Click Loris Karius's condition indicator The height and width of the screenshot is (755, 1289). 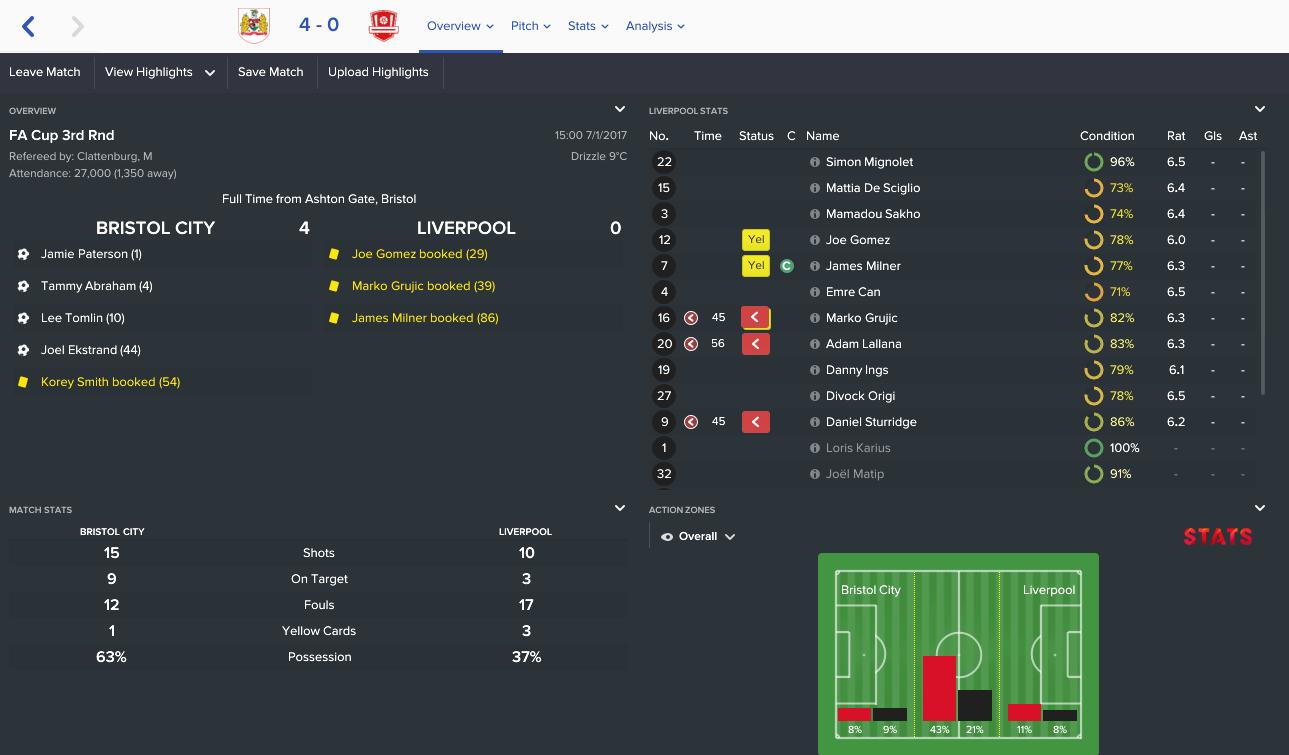tap(1094, 447)
